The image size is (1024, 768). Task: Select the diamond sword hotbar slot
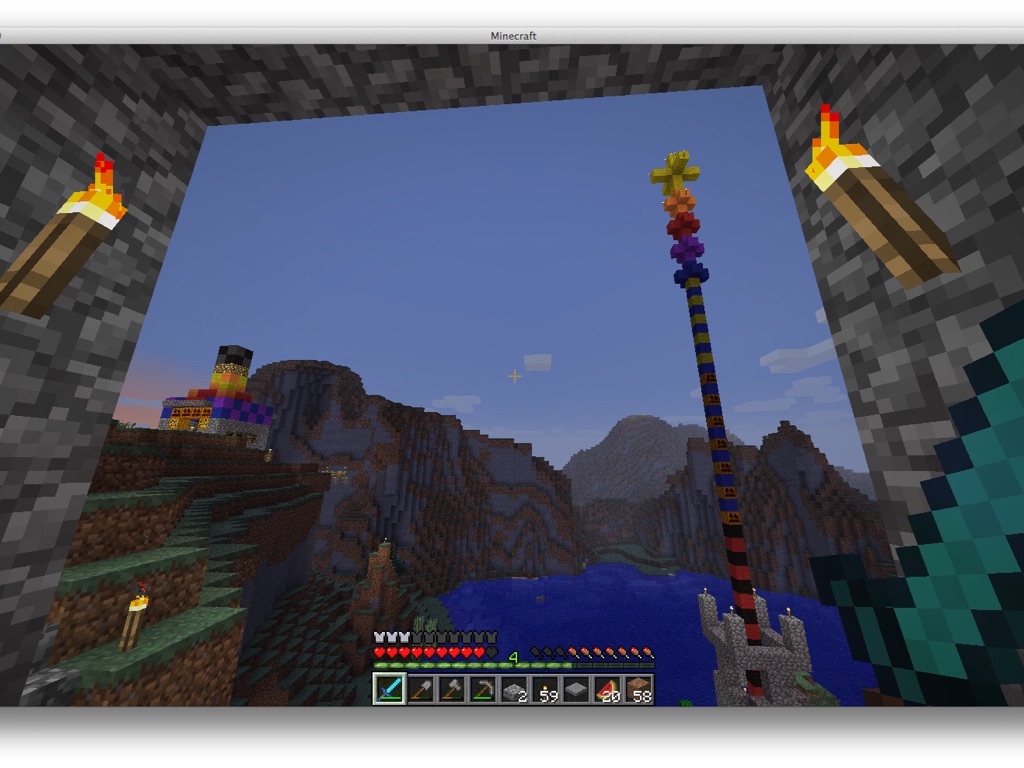tap(390, 689)
